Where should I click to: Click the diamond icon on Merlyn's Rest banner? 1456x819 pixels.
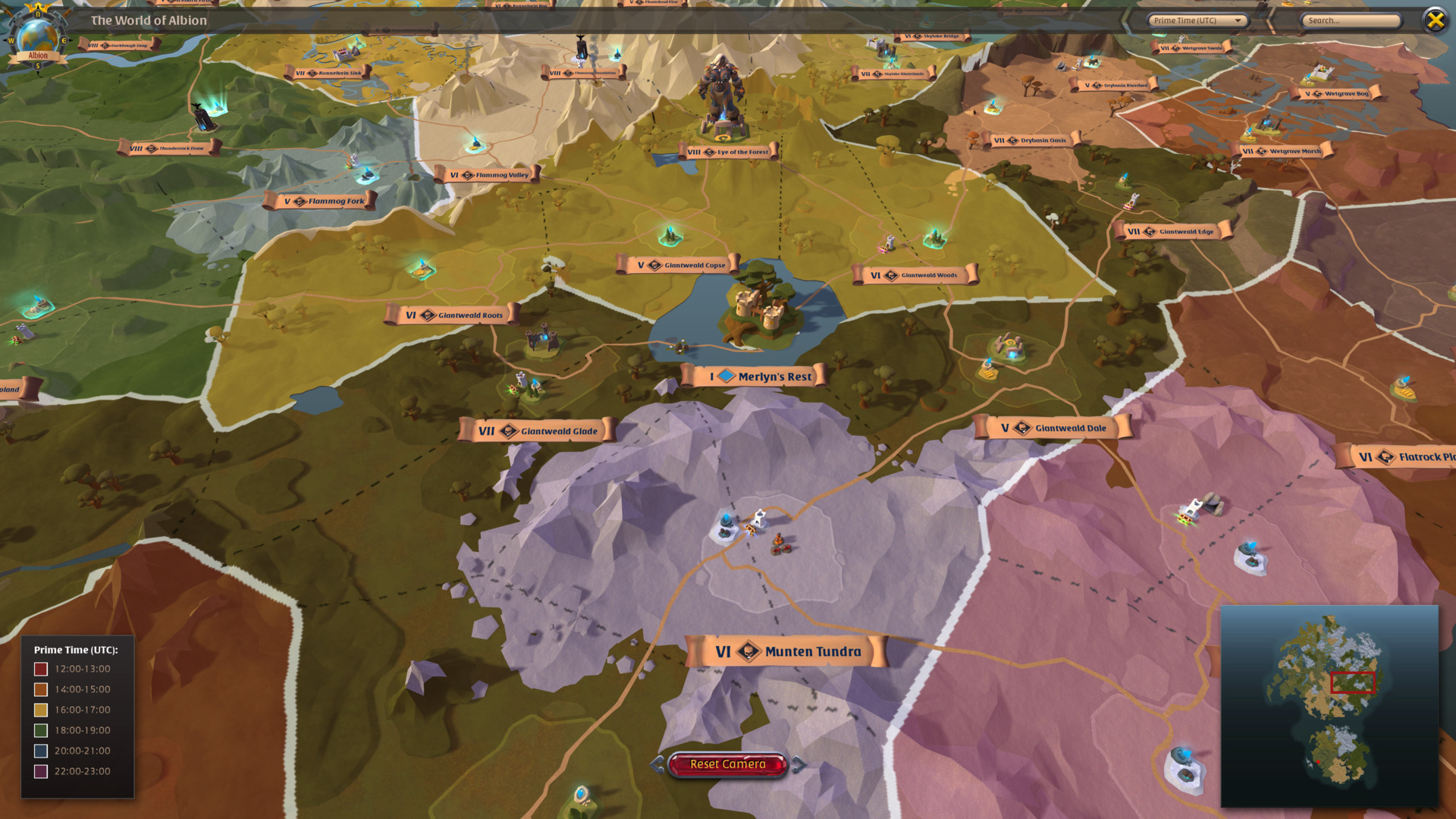point(726,375)
